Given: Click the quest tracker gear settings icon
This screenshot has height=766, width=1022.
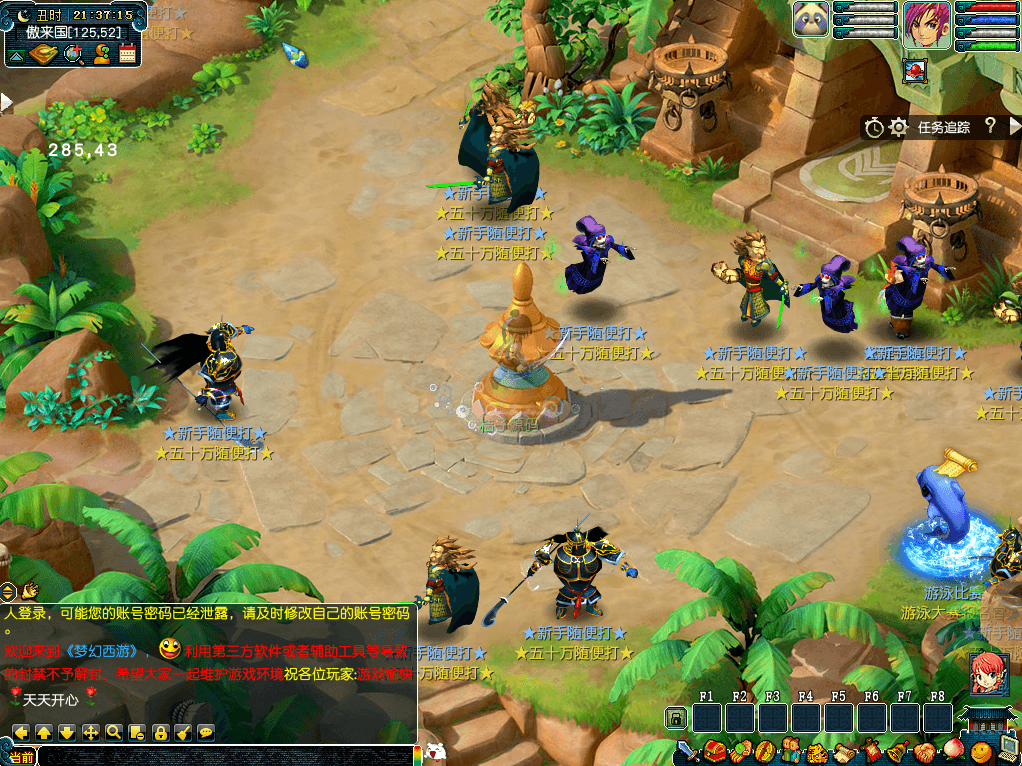Looking at the screenshot, I should (x=899, y=127).
